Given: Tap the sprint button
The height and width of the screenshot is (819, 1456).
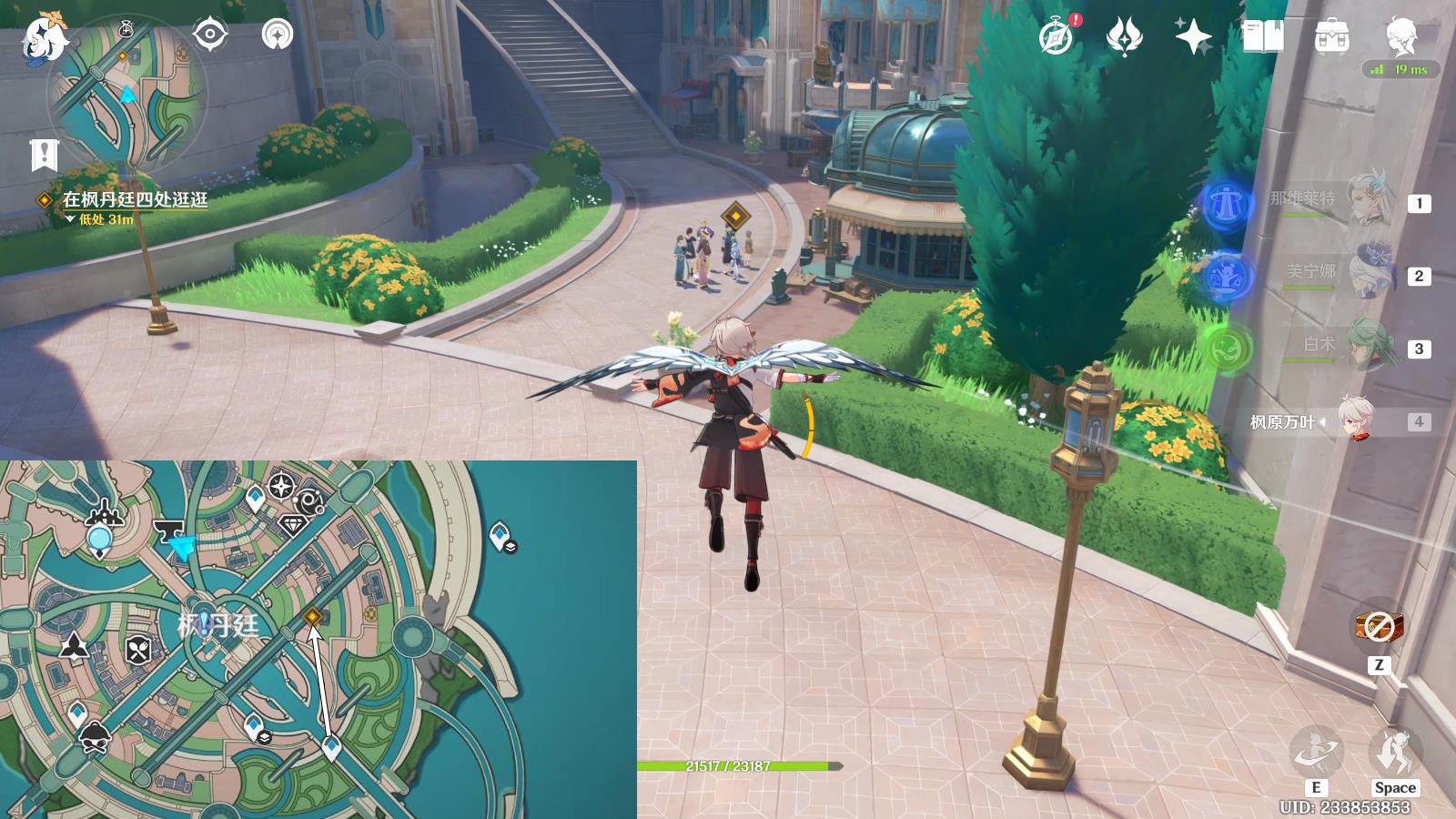Looking at the screenshot, I should point(1394,753).
